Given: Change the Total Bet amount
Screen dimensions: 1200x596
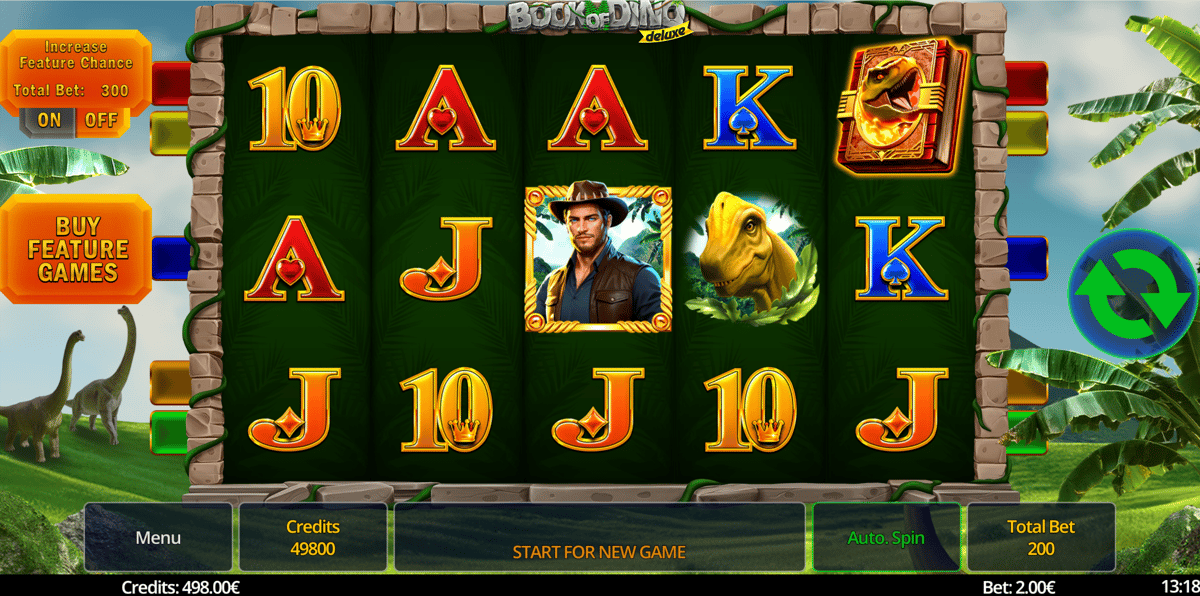Looking at the screenshot, I should point(1041,537).
